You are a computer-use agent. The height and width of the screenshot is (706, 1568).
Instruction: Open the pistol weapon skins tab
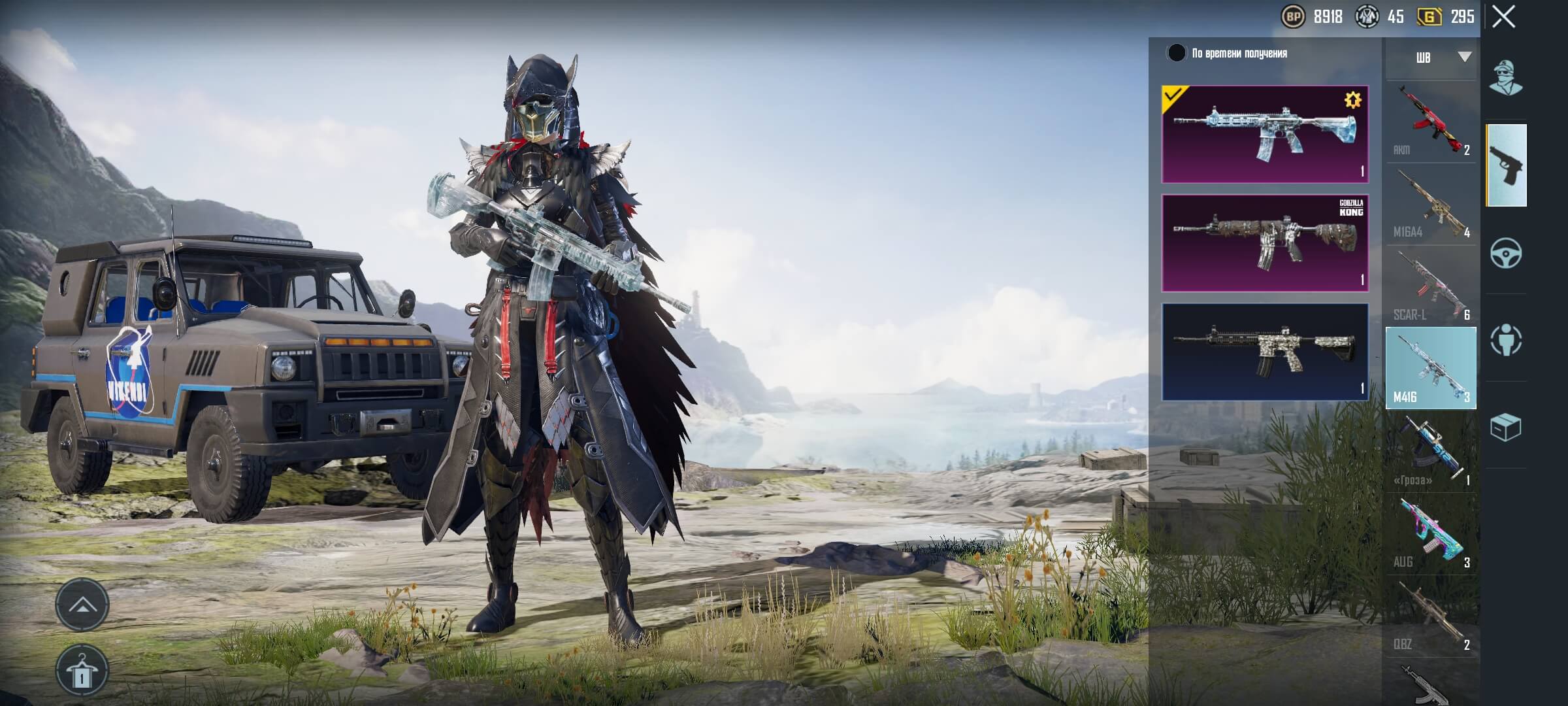pos(1506,165)
